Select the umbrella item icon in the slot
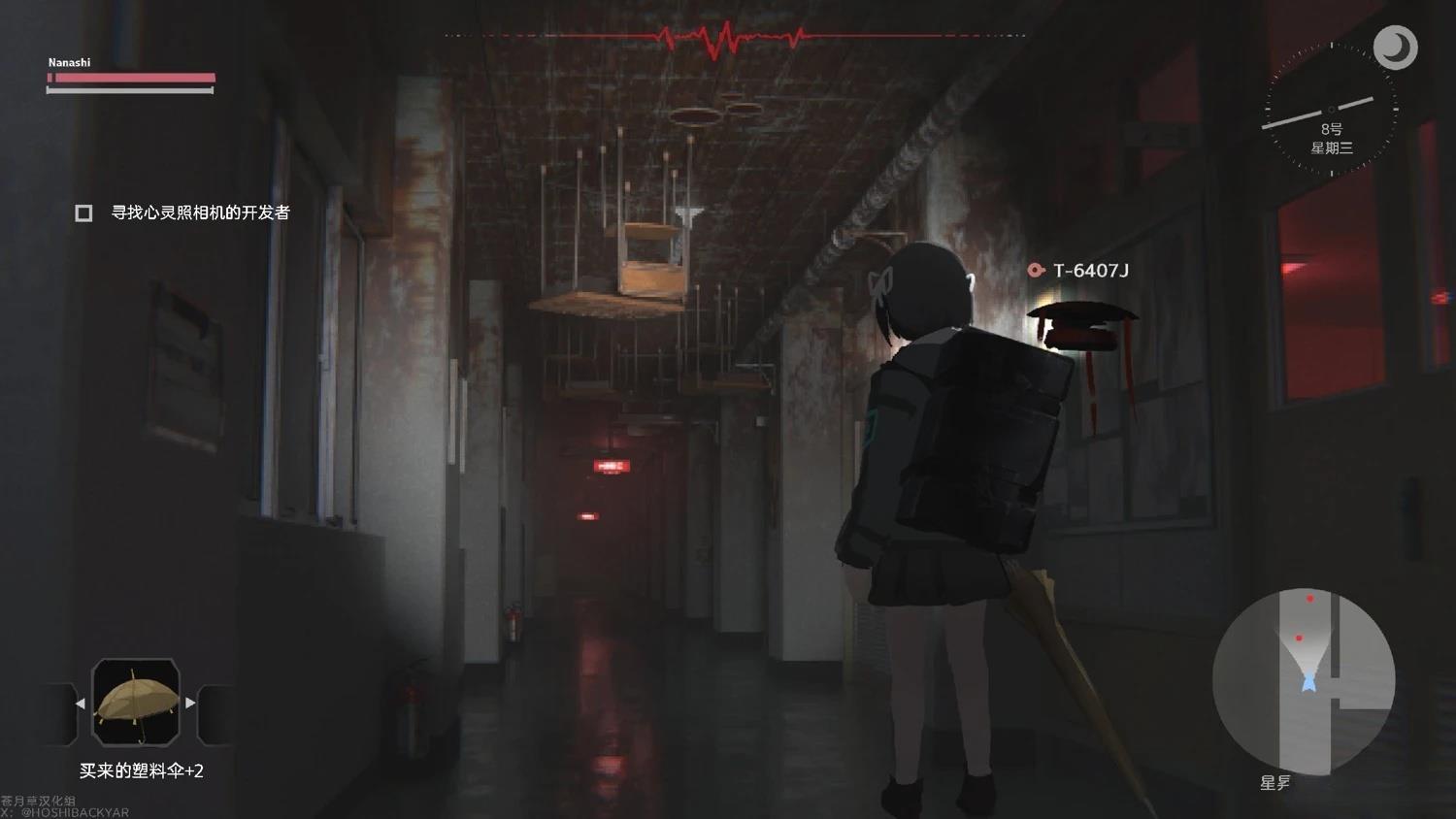This screenshot has width=1456, height=819. coord(135,703)
